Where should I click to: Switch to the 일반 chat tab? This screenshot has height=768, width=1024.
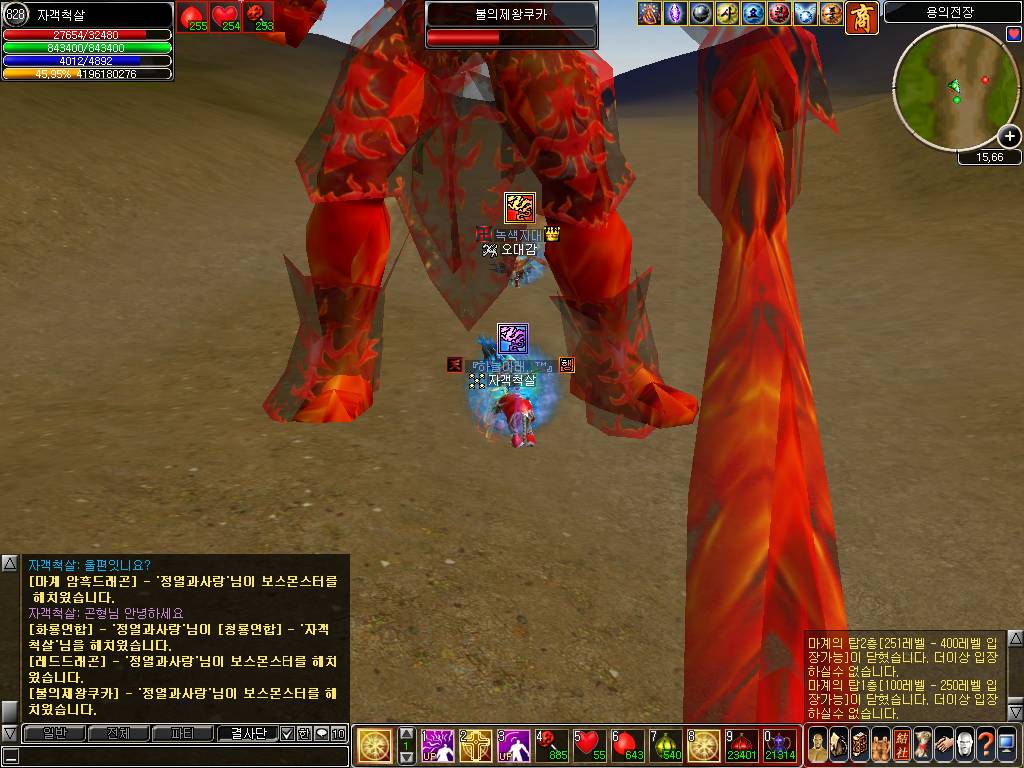click(54, 733)
